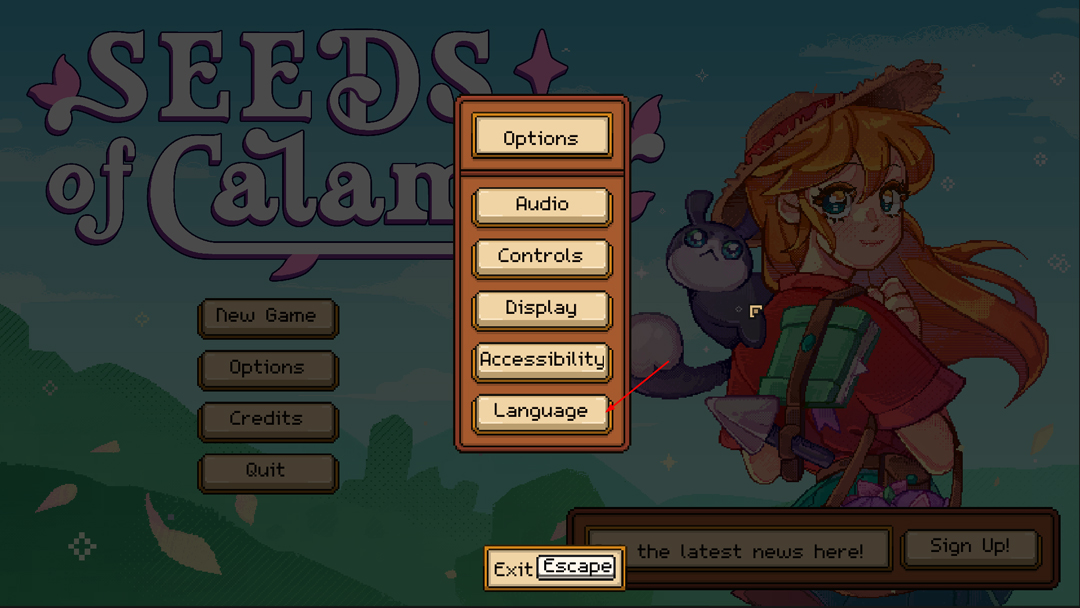Choose the Accessibility settings
This screenshot has width=1080, height=608.
[541, 360]
